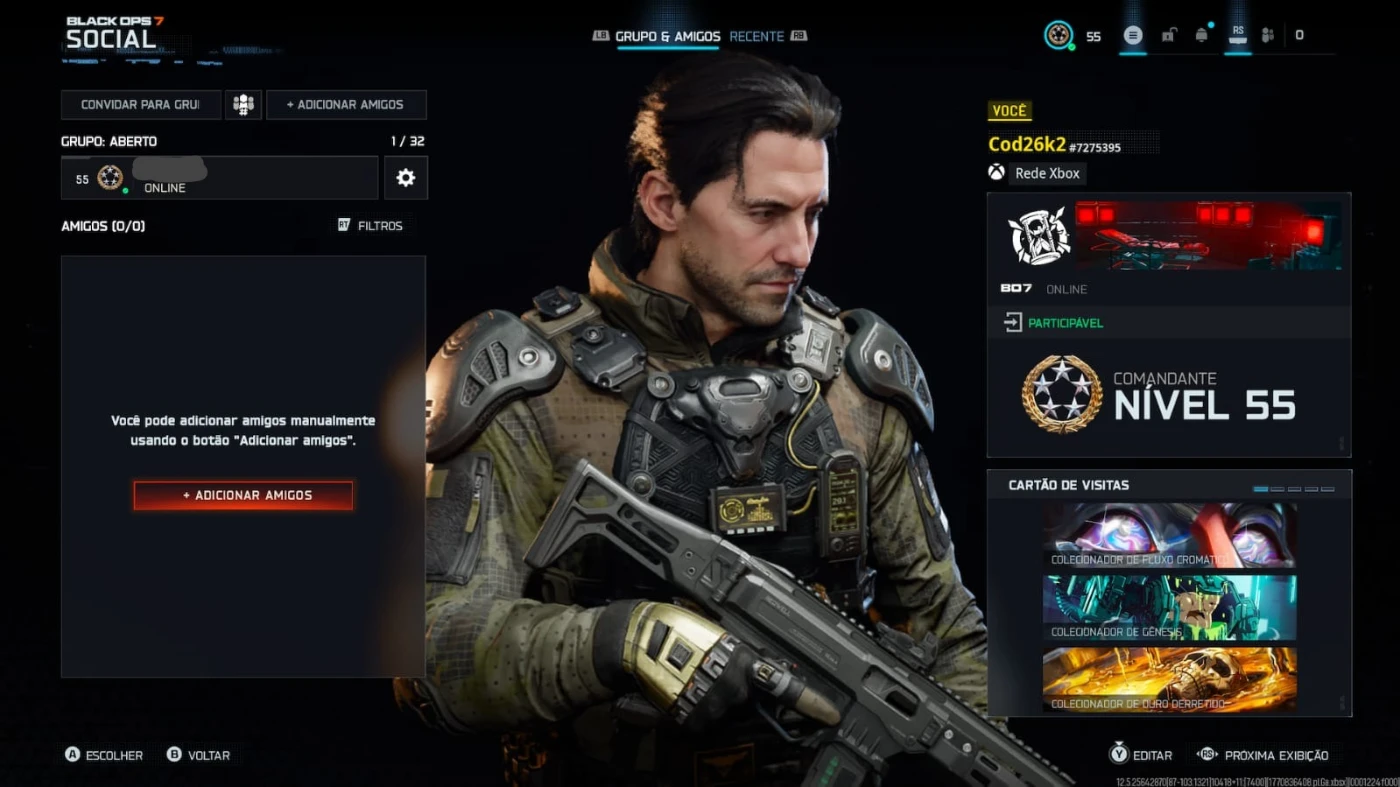
Task: Select the Grupo & Amigos tab
Action: pyautogui.click(x=667, y=36)
